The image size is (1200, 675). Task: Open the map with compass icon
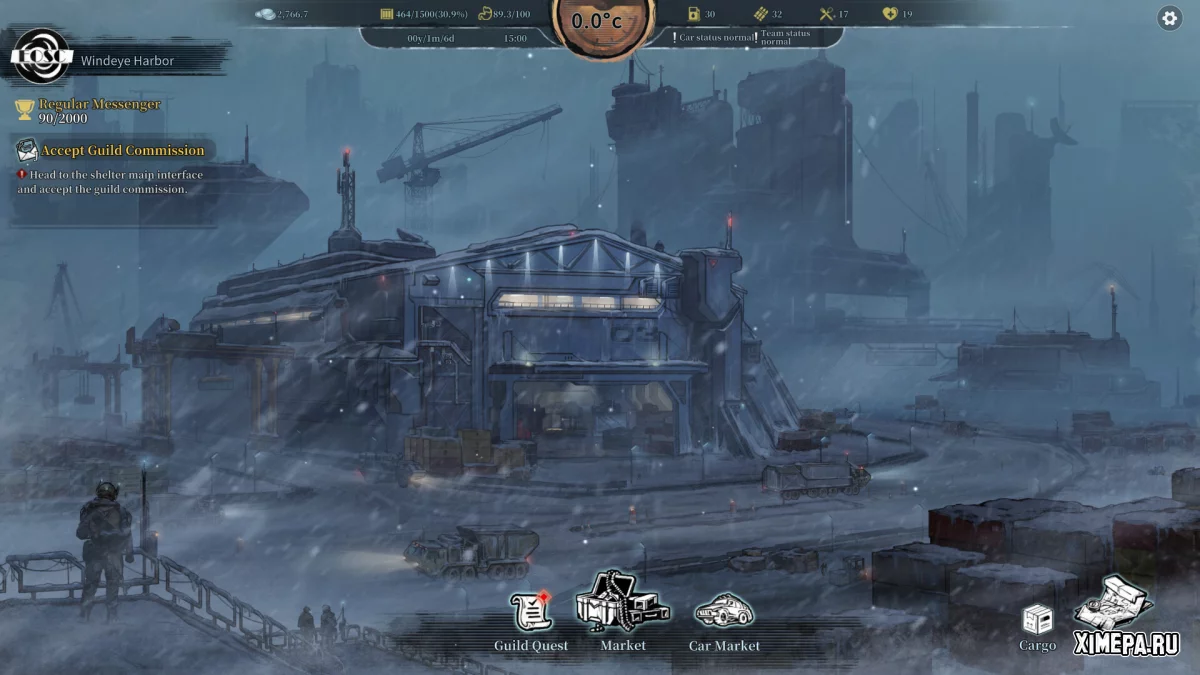point(1113,603)
